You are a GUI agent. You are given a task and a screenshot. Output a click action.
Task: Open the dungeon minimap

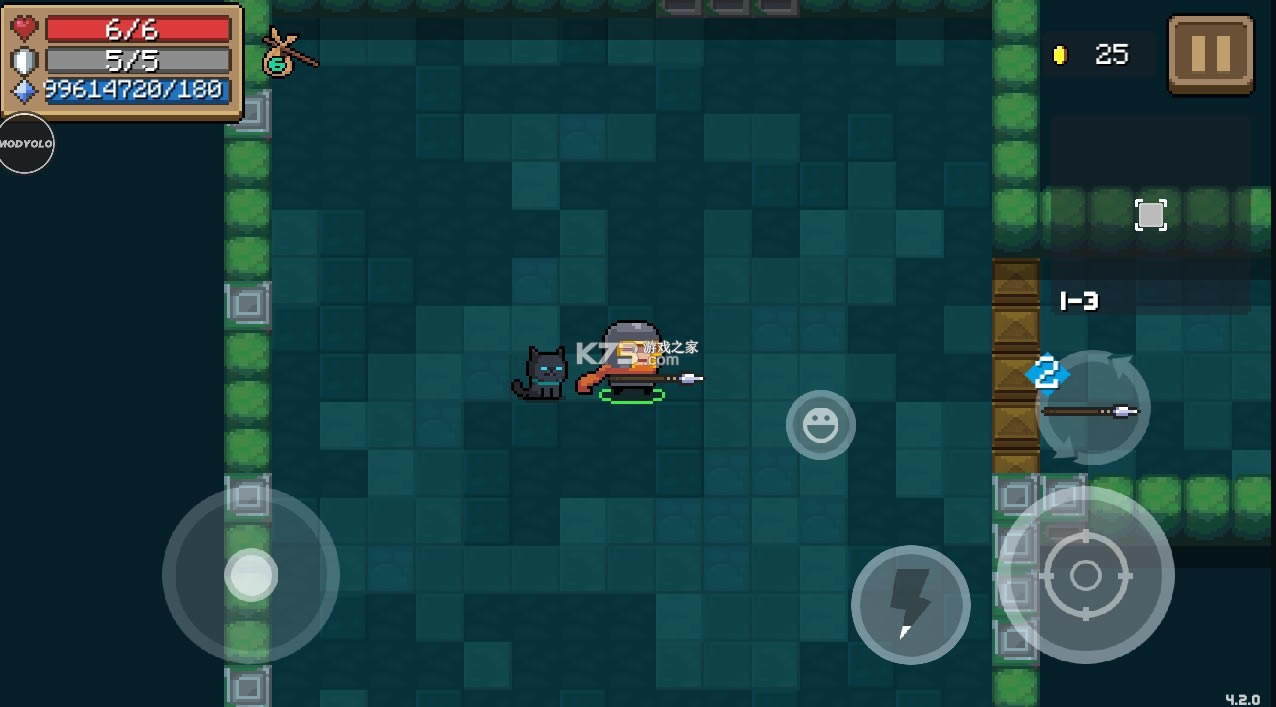click(x=1150, y=214)
